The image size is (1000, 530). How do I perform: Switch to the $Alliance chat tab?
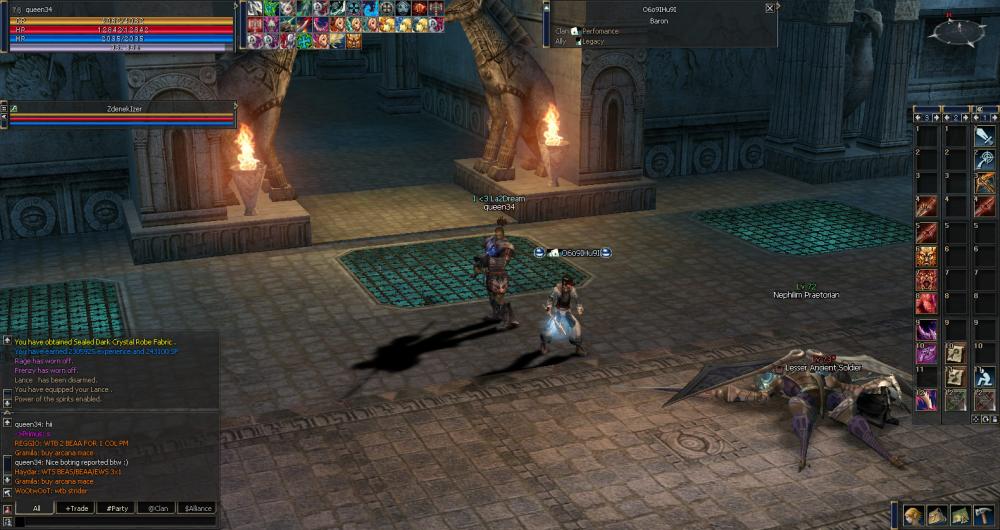[x=198, y=508]
